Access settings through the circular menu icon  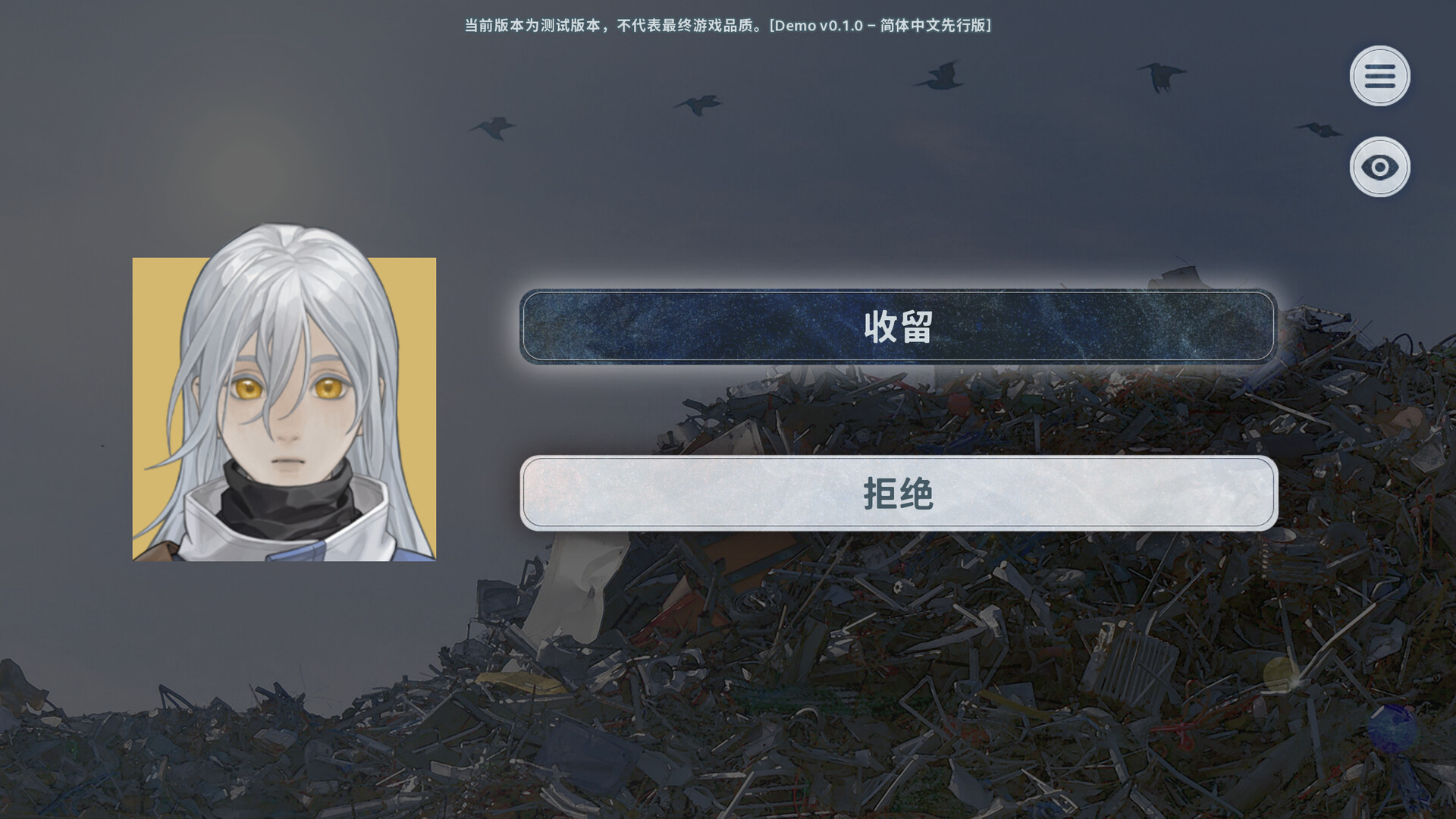click(1380, 75)
